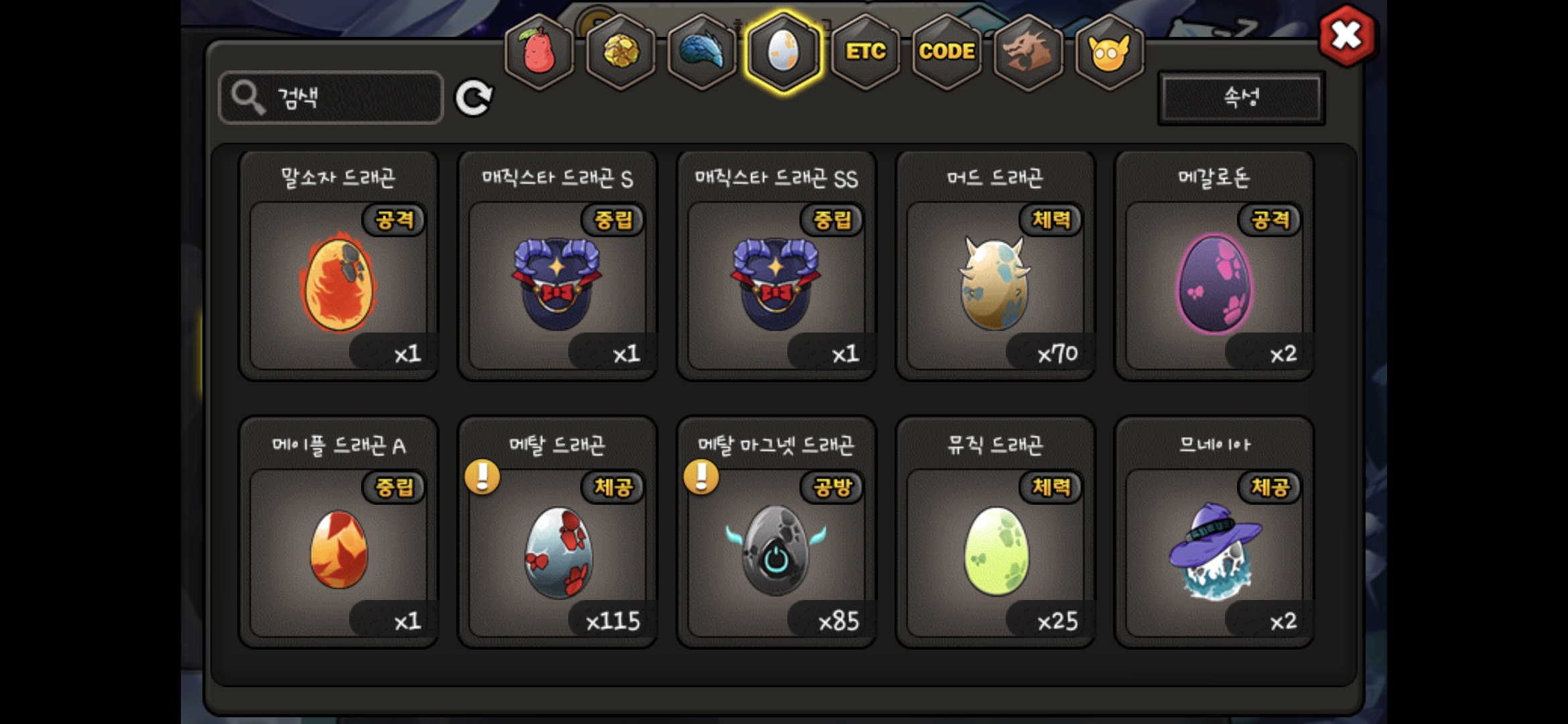Open the gold nugget tab

pyautogui.click(x=620, y=52)
